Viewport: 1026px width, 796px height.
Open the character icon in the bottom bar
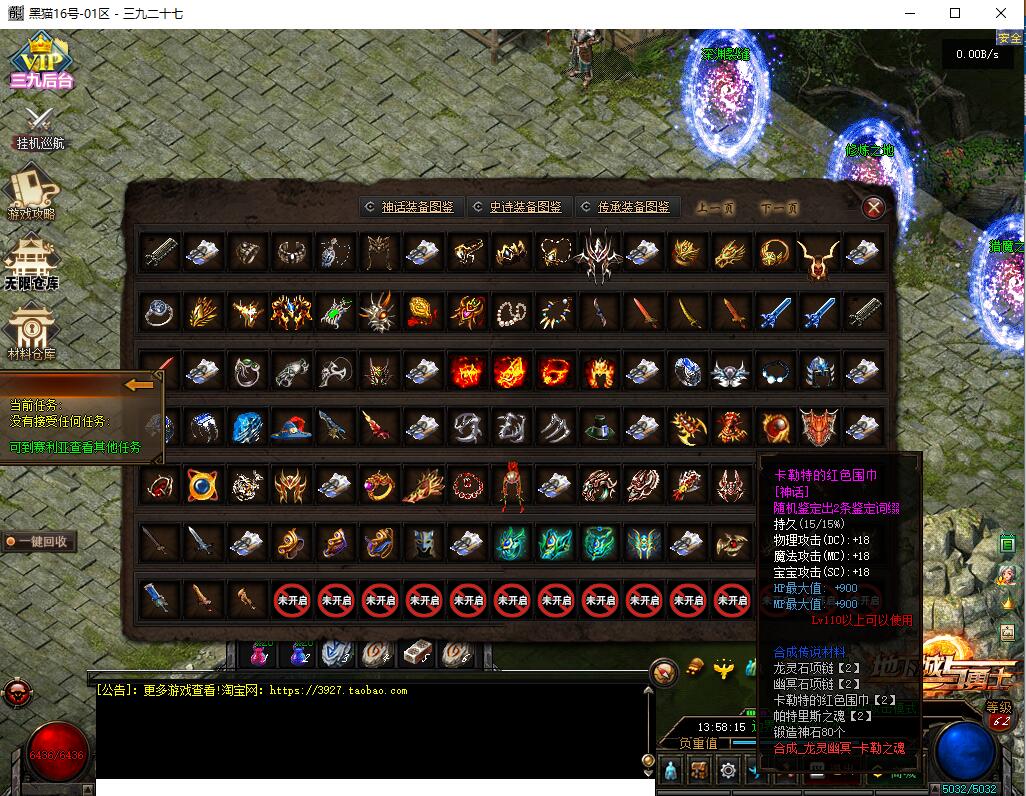click(x=671, y=770)
